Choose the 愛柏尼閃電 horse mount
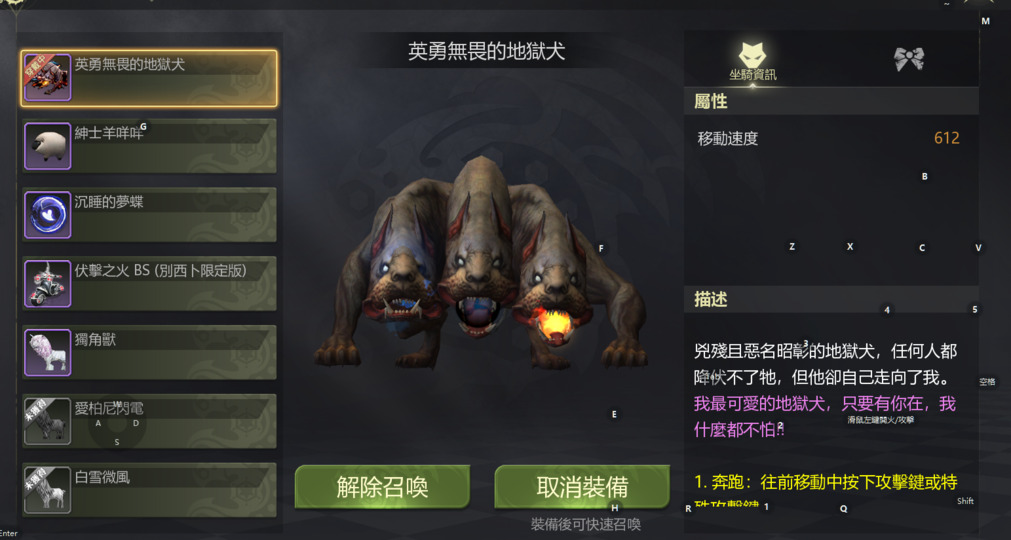Screen dimensions: 1011x540 pos(149,421)
